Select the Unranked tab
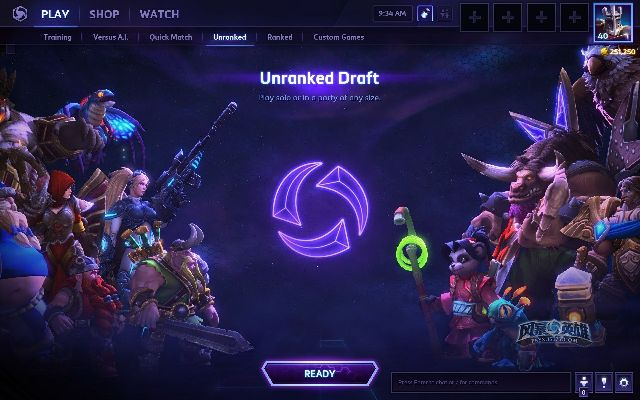Image resolution: width=640 pixels, height=400 pixels. (x=230, y=37)
